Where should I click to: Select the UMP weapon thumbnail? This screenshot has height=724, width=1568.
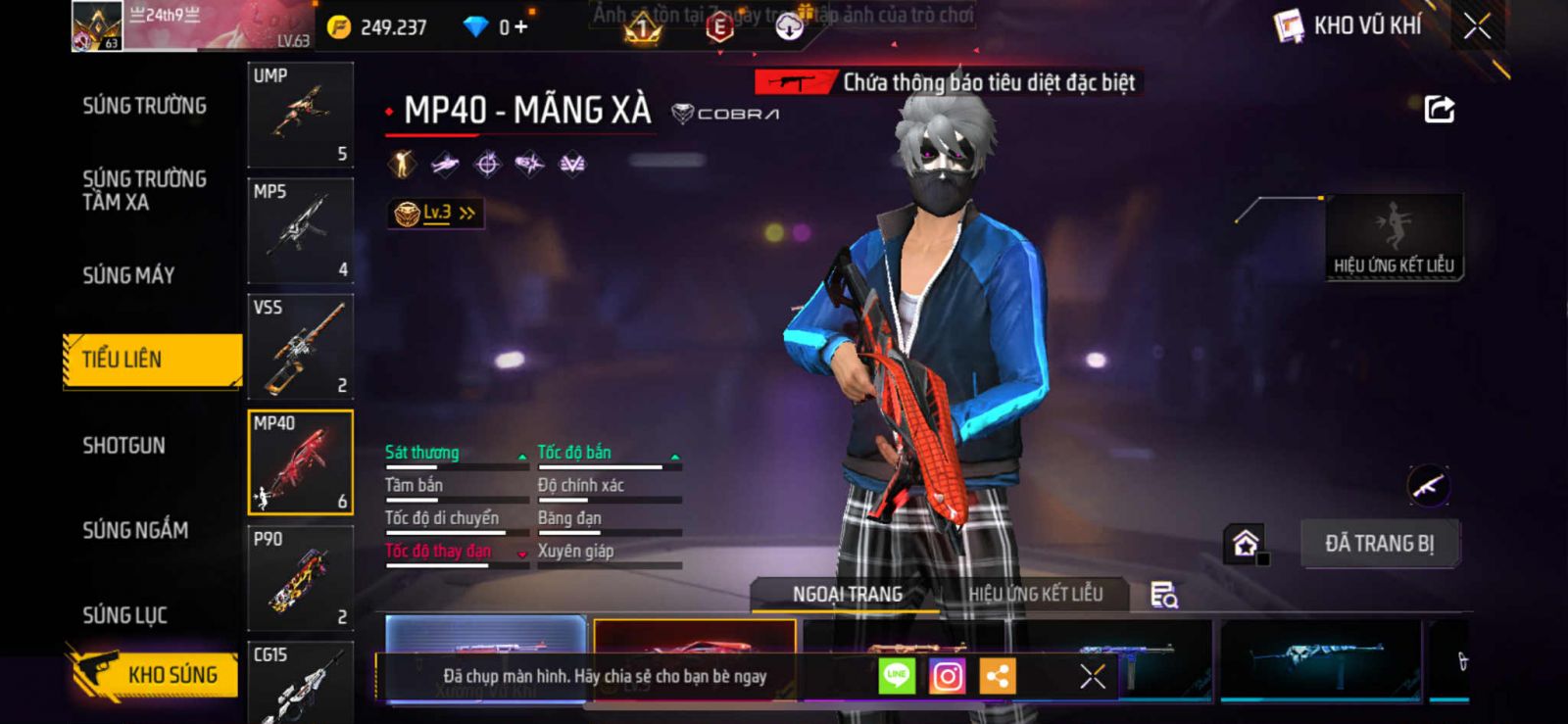pyautogui.click(x=300, y=115)
